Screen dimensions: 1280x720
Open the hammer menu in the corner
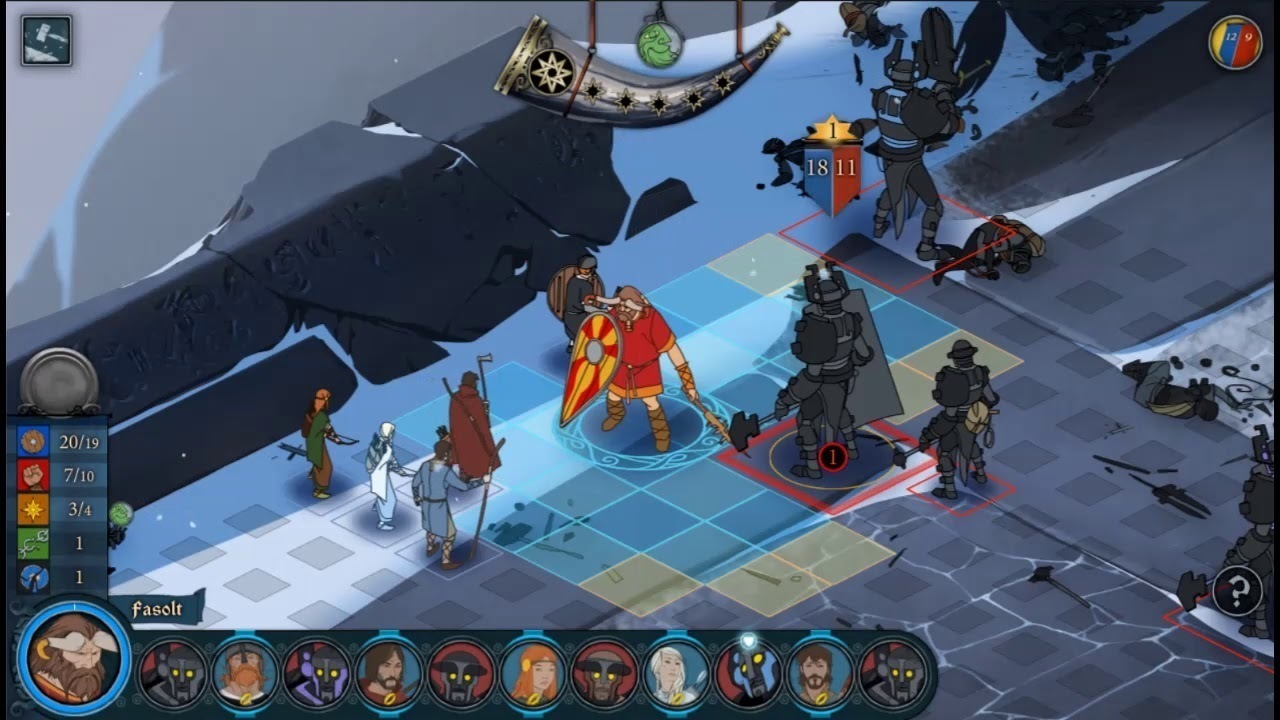pyautogui.click(x=46, y=41)
